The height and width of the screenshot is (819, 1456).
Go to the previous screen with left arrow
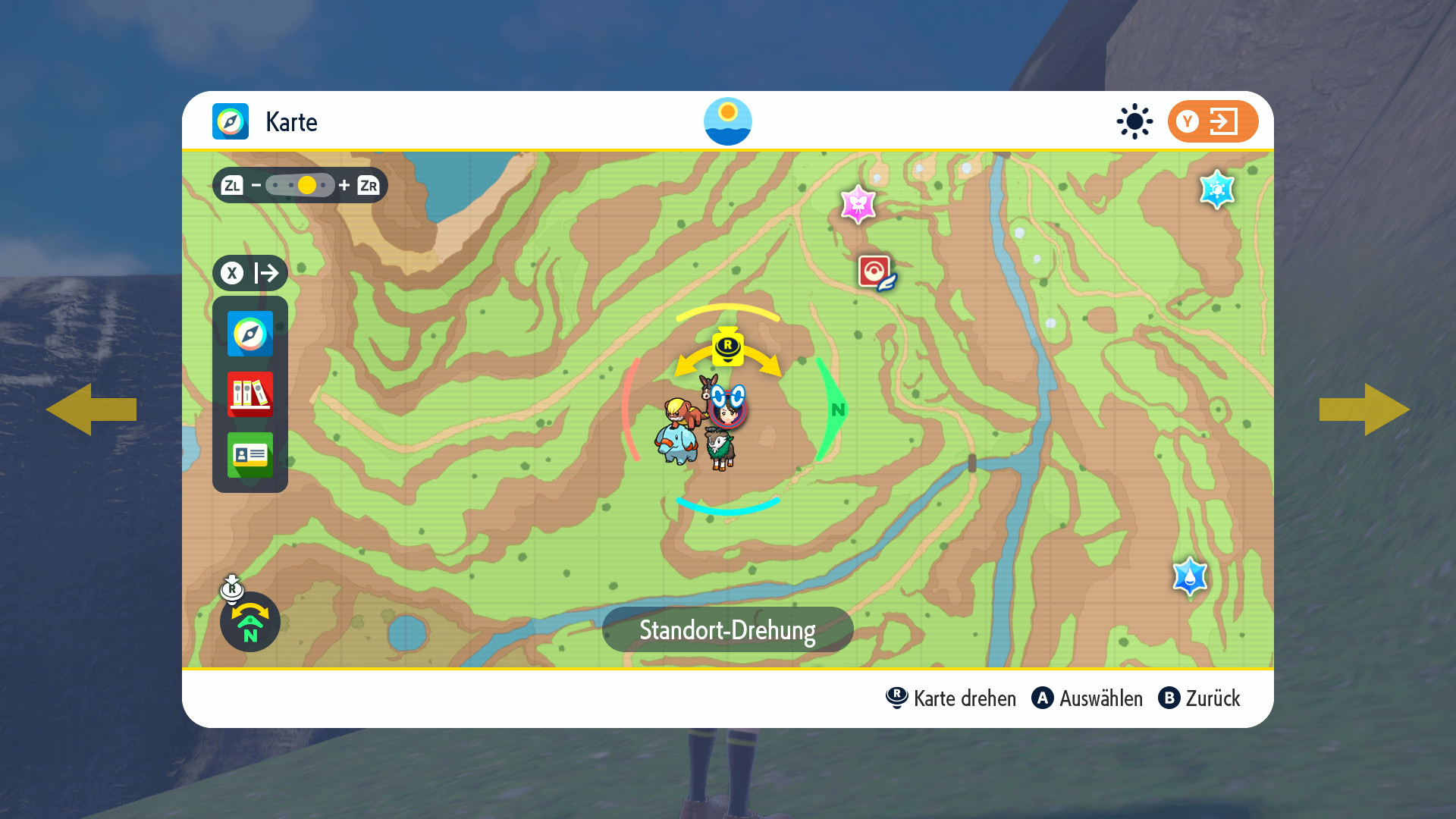pos(91,409)
